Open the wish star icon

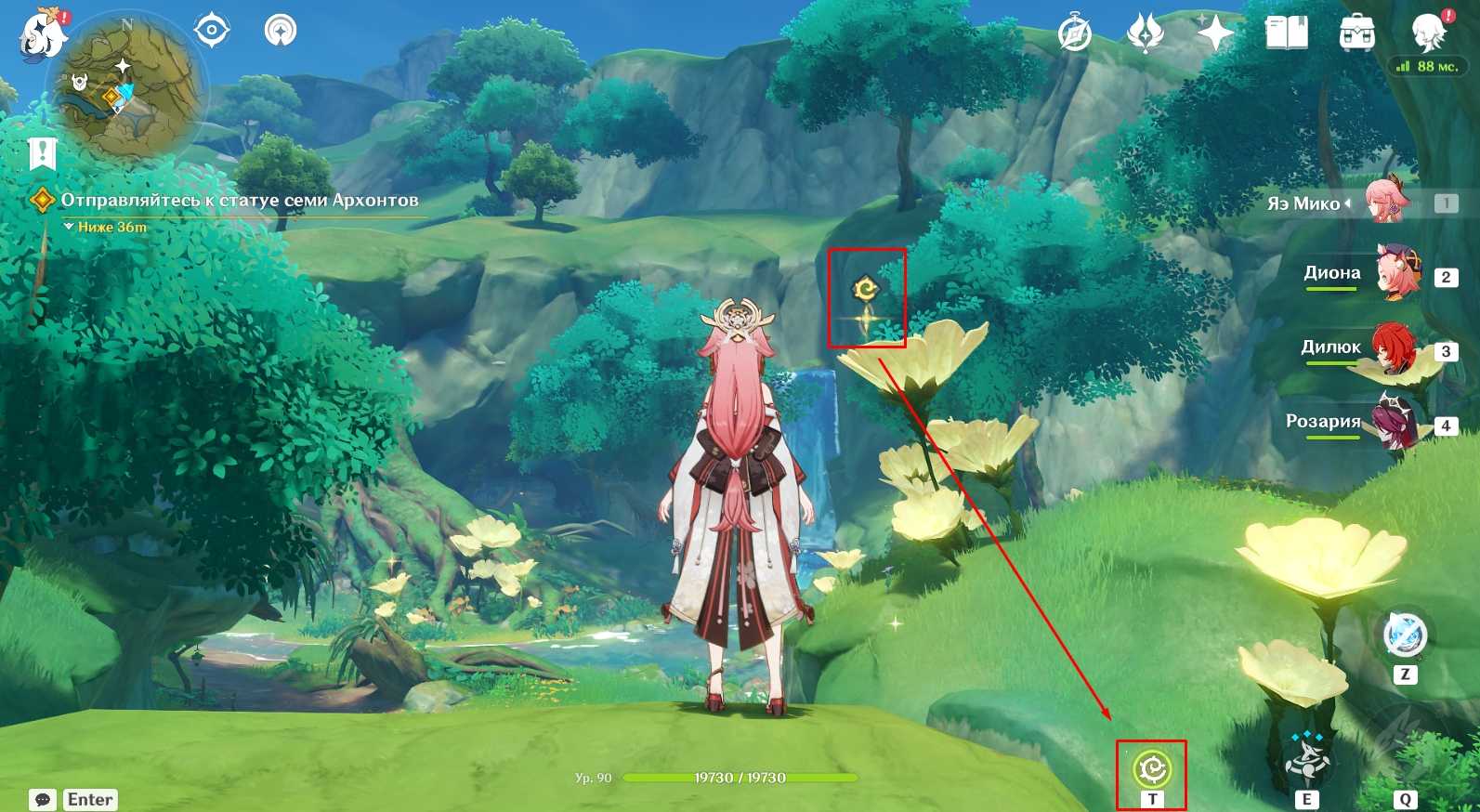1214,34
